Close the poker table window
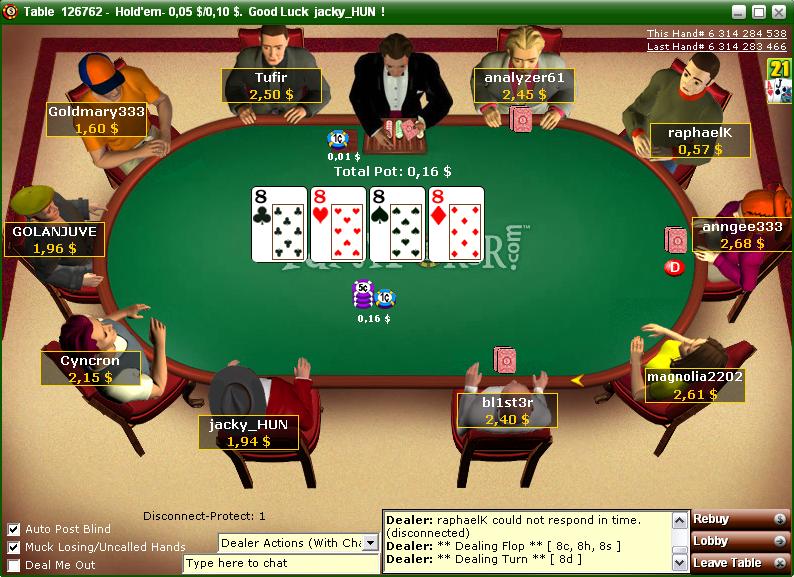The width and height of the screenshot is (794, 577). click(x=778, y=12)
